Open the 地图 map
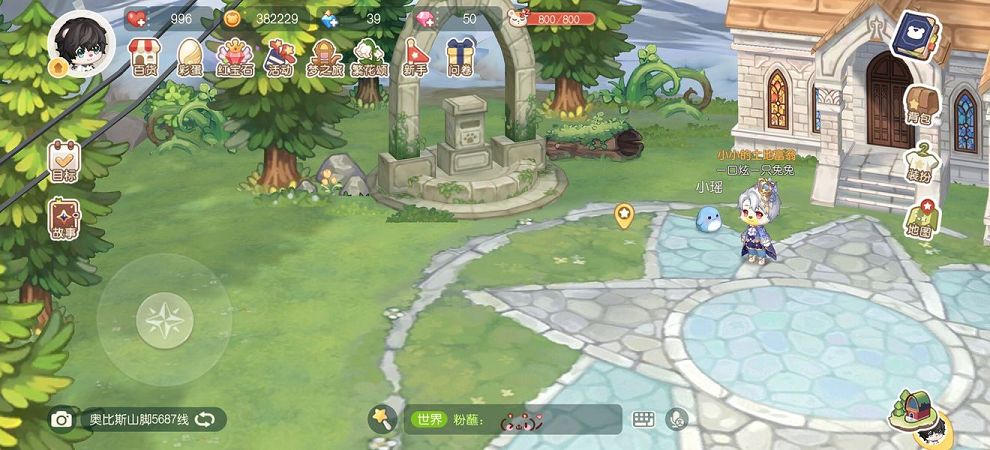Screen dimensions: 990x450 point(918,219)
